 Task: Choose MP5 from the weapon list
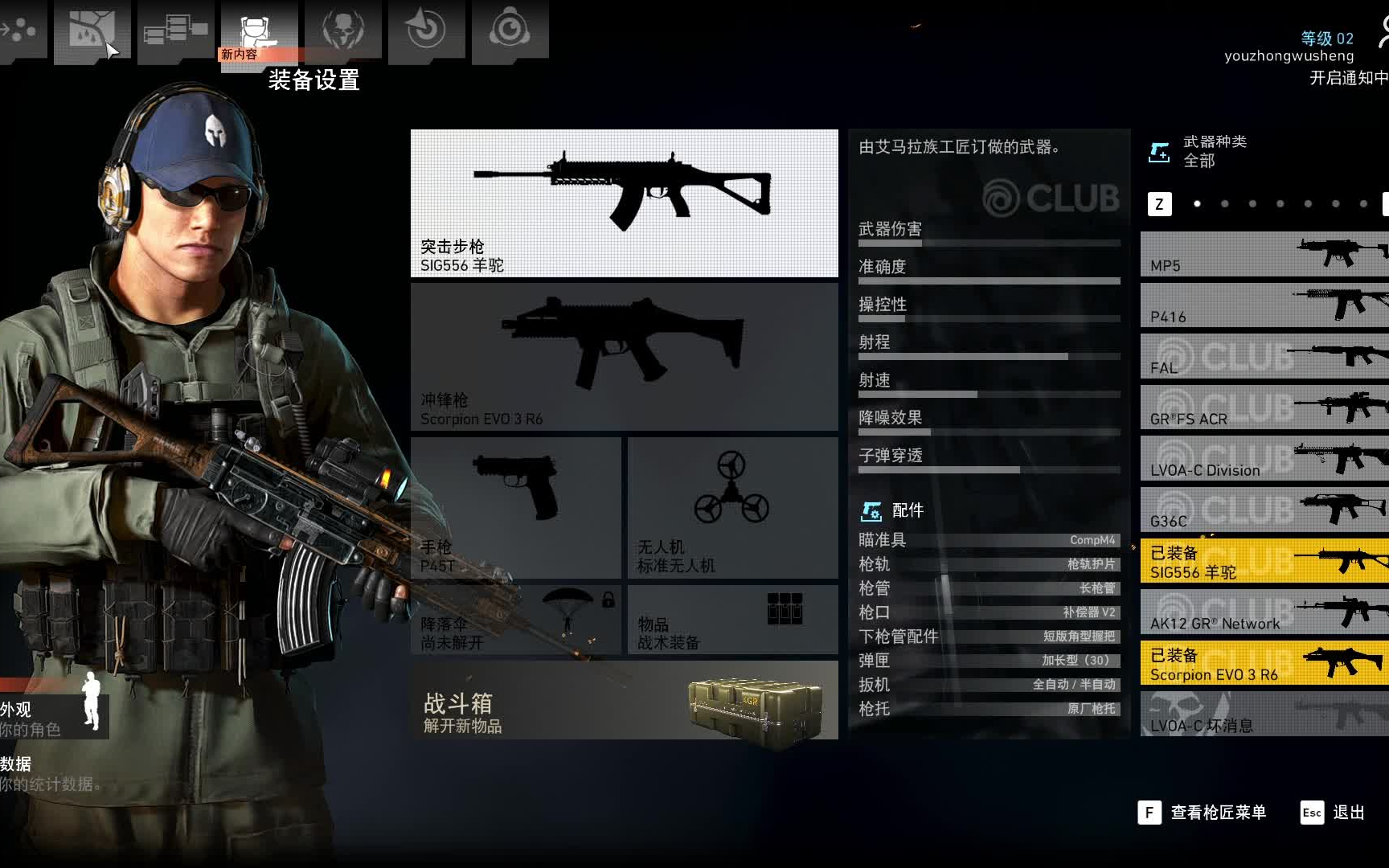[x=1264, y=255]
